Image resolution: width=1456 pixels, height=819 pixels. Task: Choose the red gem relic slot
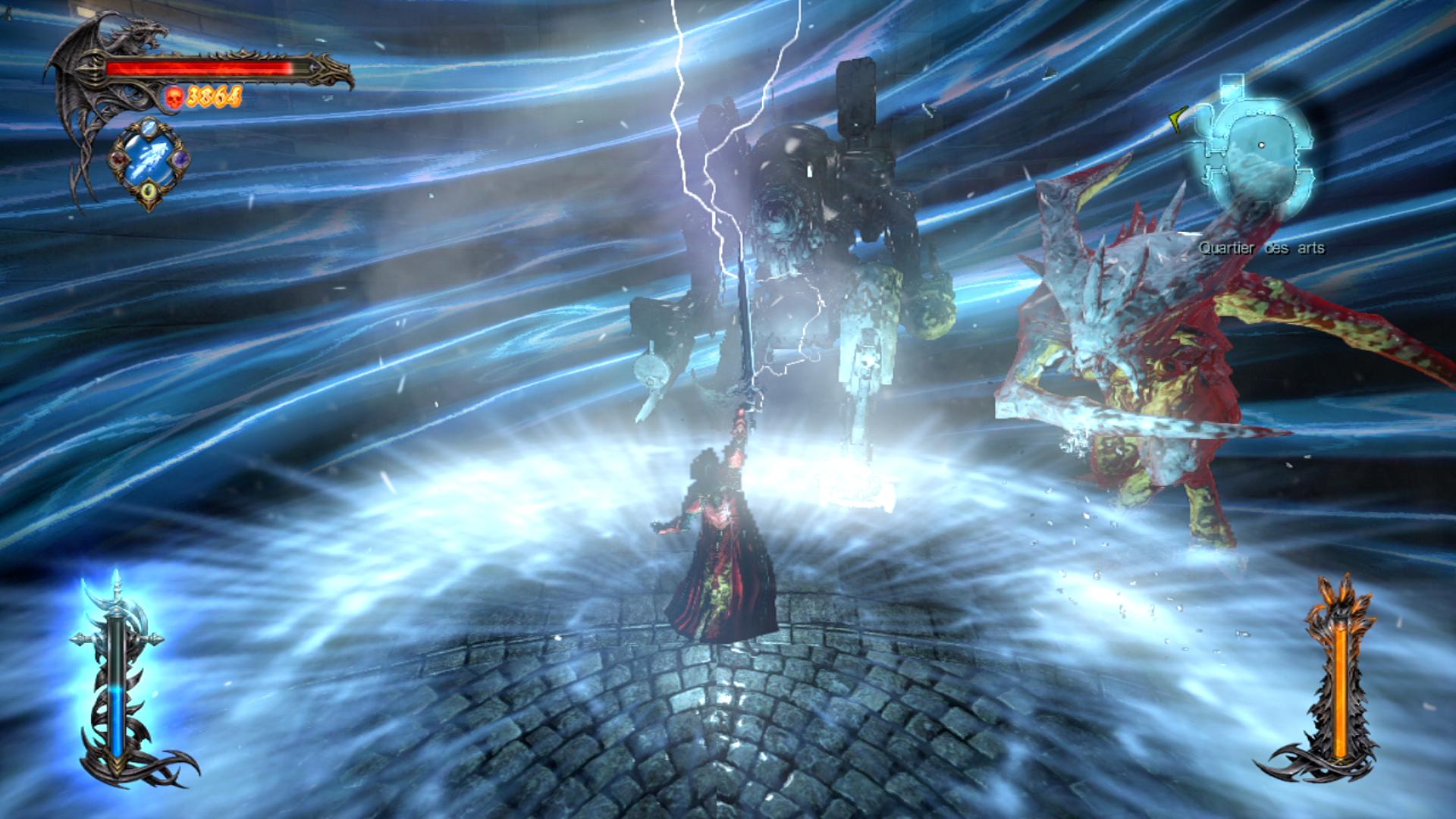(x=118, y=160)
